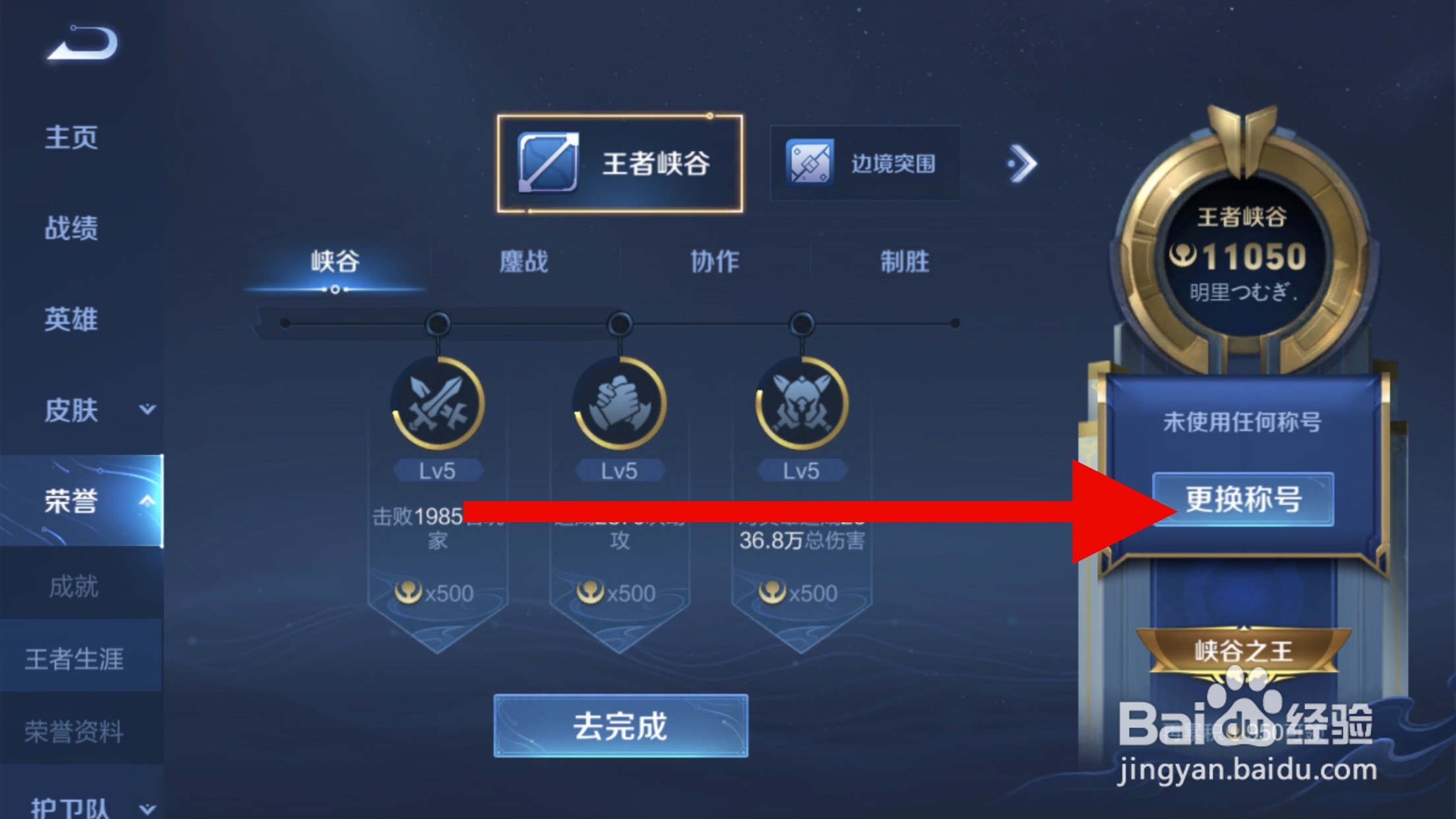Open the 王者生涯 sidebar entry
This screenshot has height=819, width=1456.
[75, 659]
